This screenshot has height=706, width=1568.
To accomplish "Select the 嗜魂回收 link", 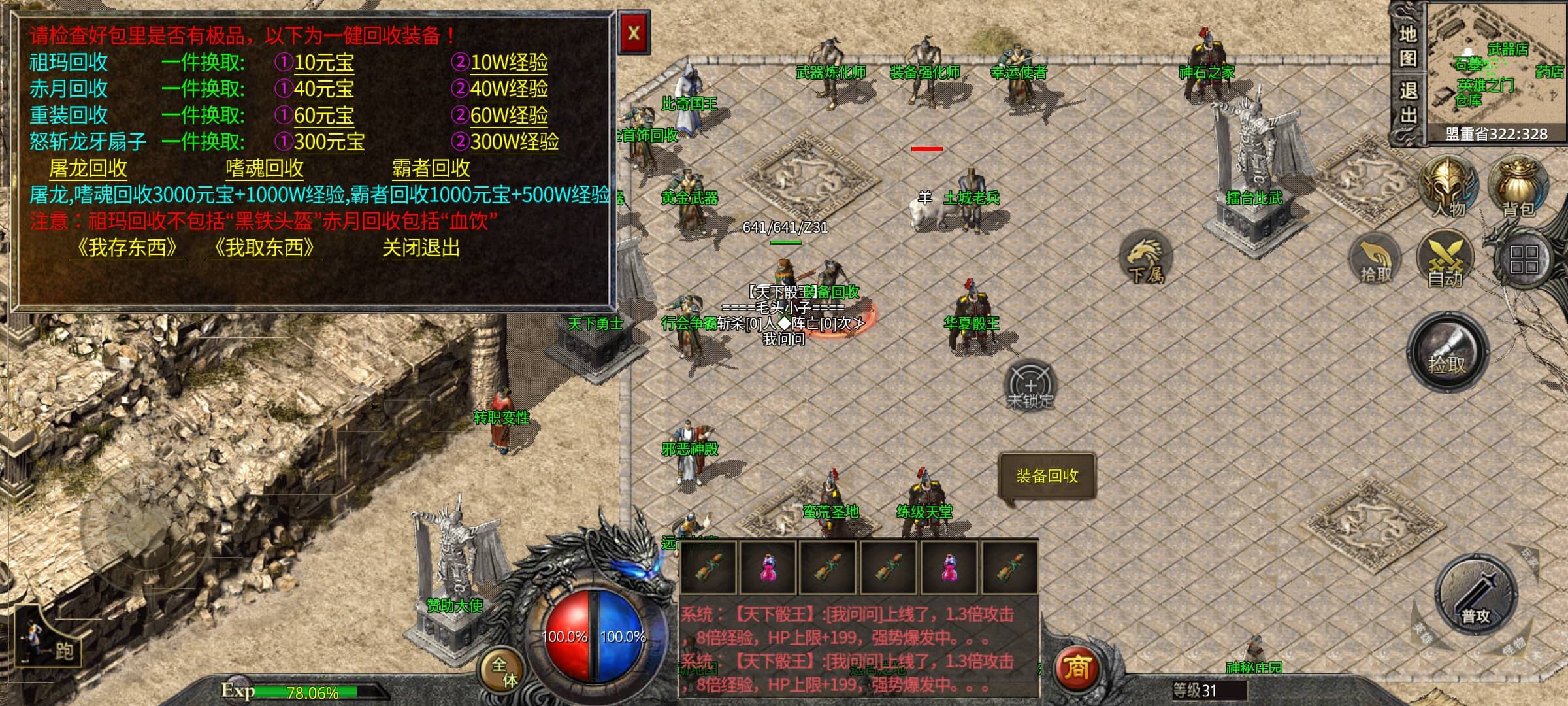I will [x=265, y=169].
